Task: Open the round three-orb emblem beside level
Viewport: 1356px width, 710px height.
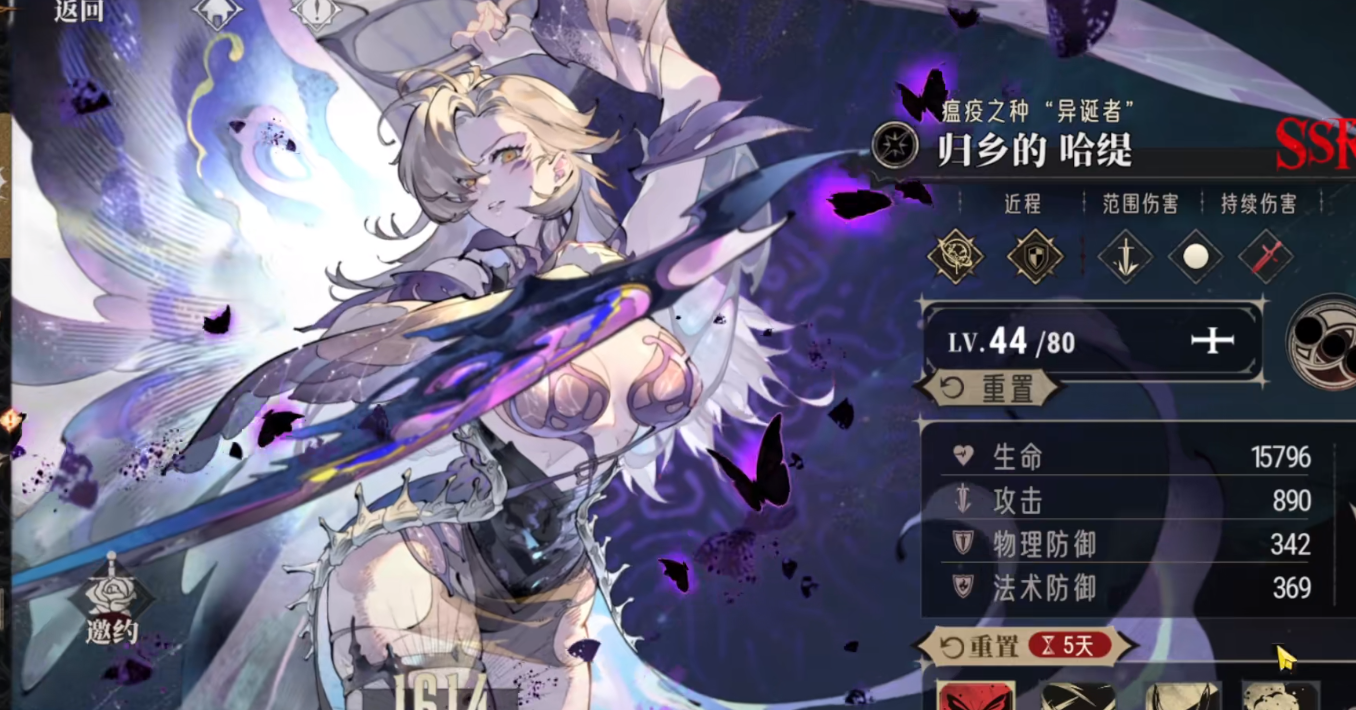Action: click(1325, 341)
